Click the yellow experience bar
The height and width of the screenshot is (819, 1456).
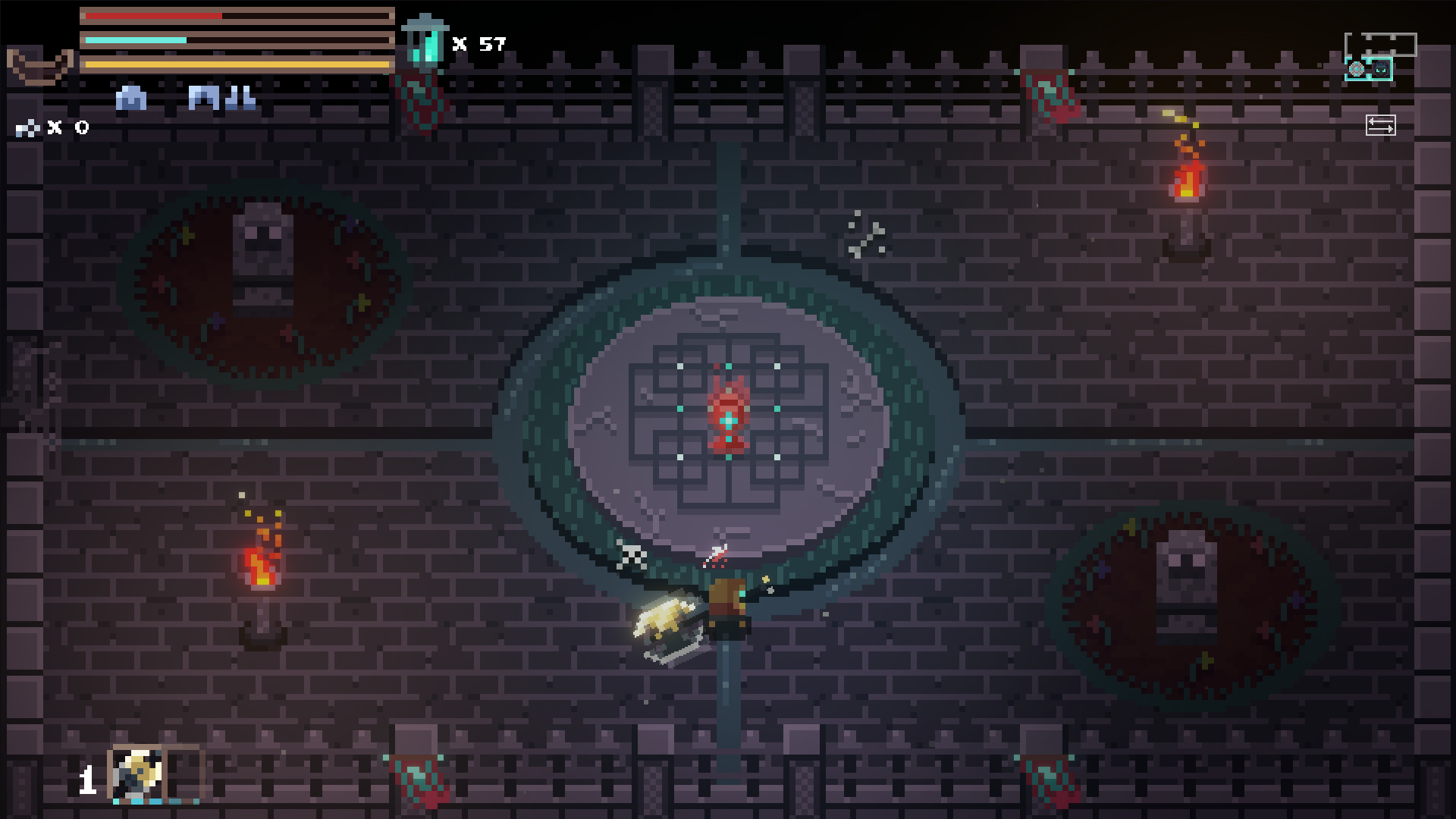[x=227, y=65]
